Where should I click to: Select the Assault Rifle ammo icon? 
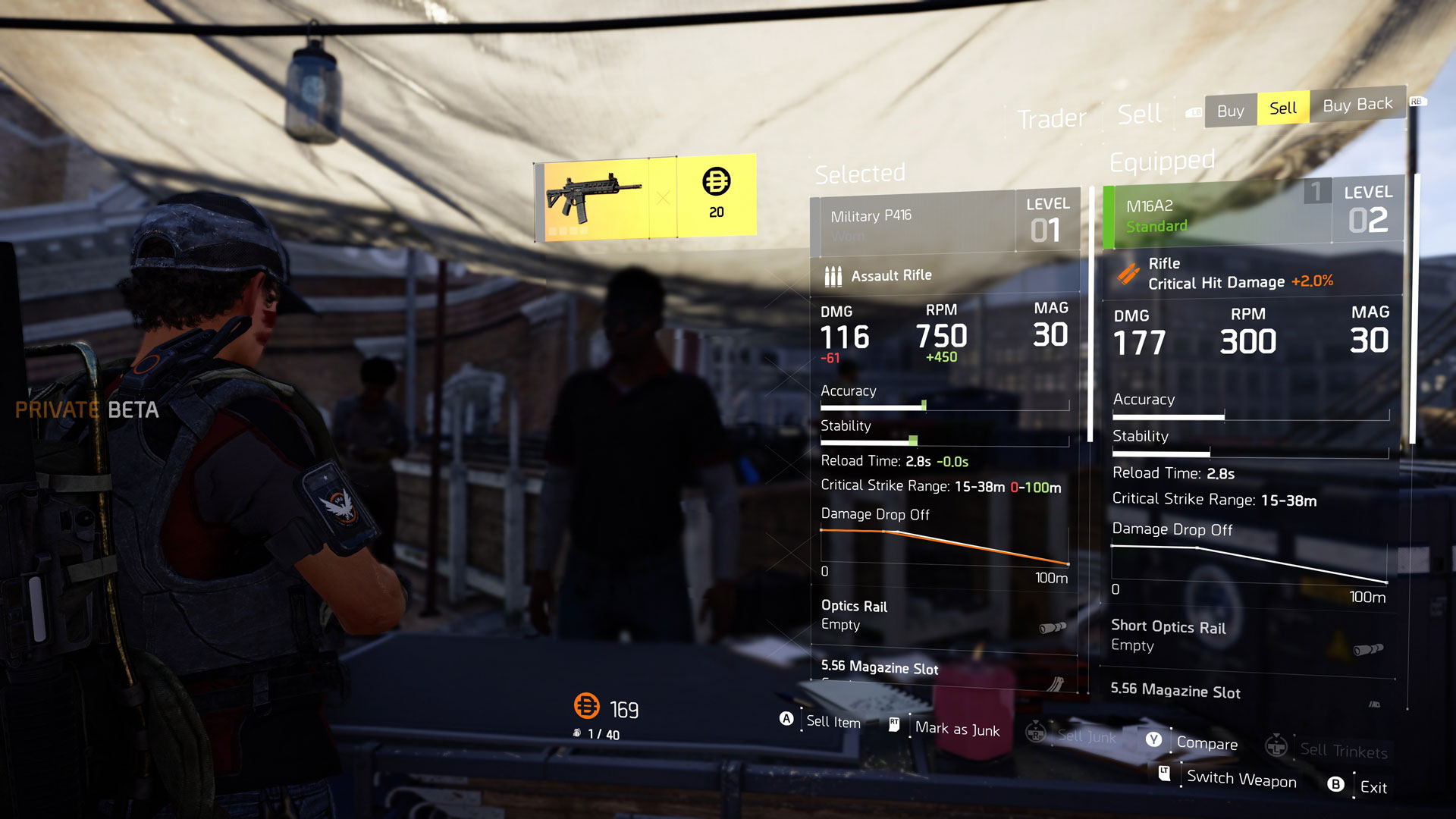[833, 275]
